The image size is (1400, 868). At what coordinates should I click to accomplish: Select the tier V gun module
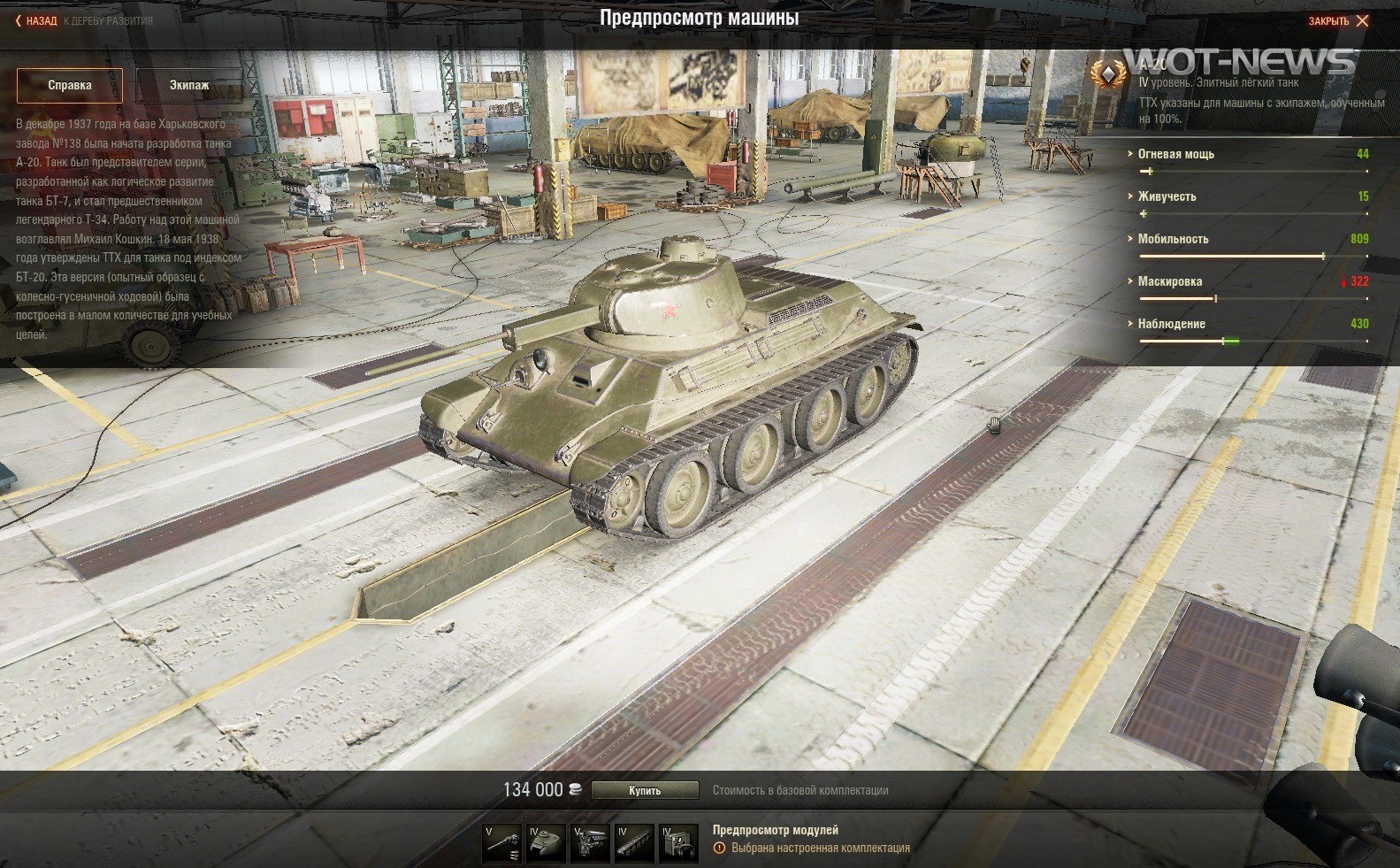click(501, 842)
